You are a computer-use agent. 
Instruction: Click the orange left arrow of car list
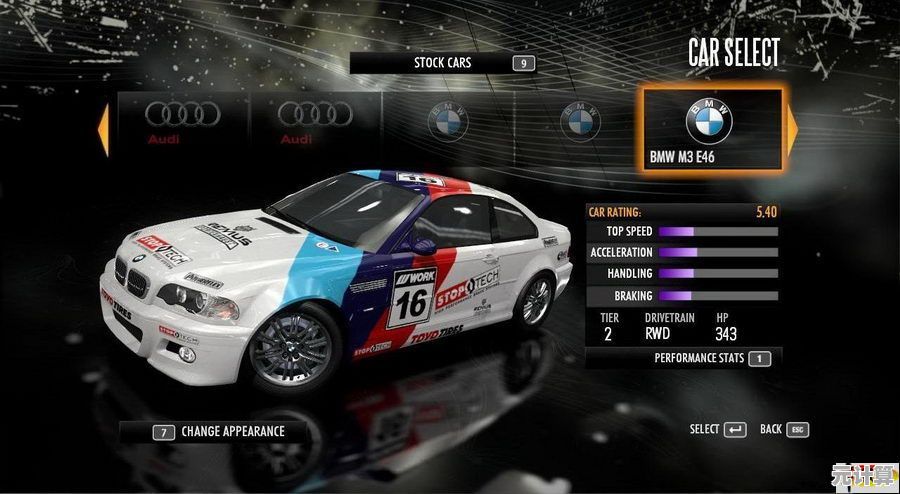click(x=102, y=129)
